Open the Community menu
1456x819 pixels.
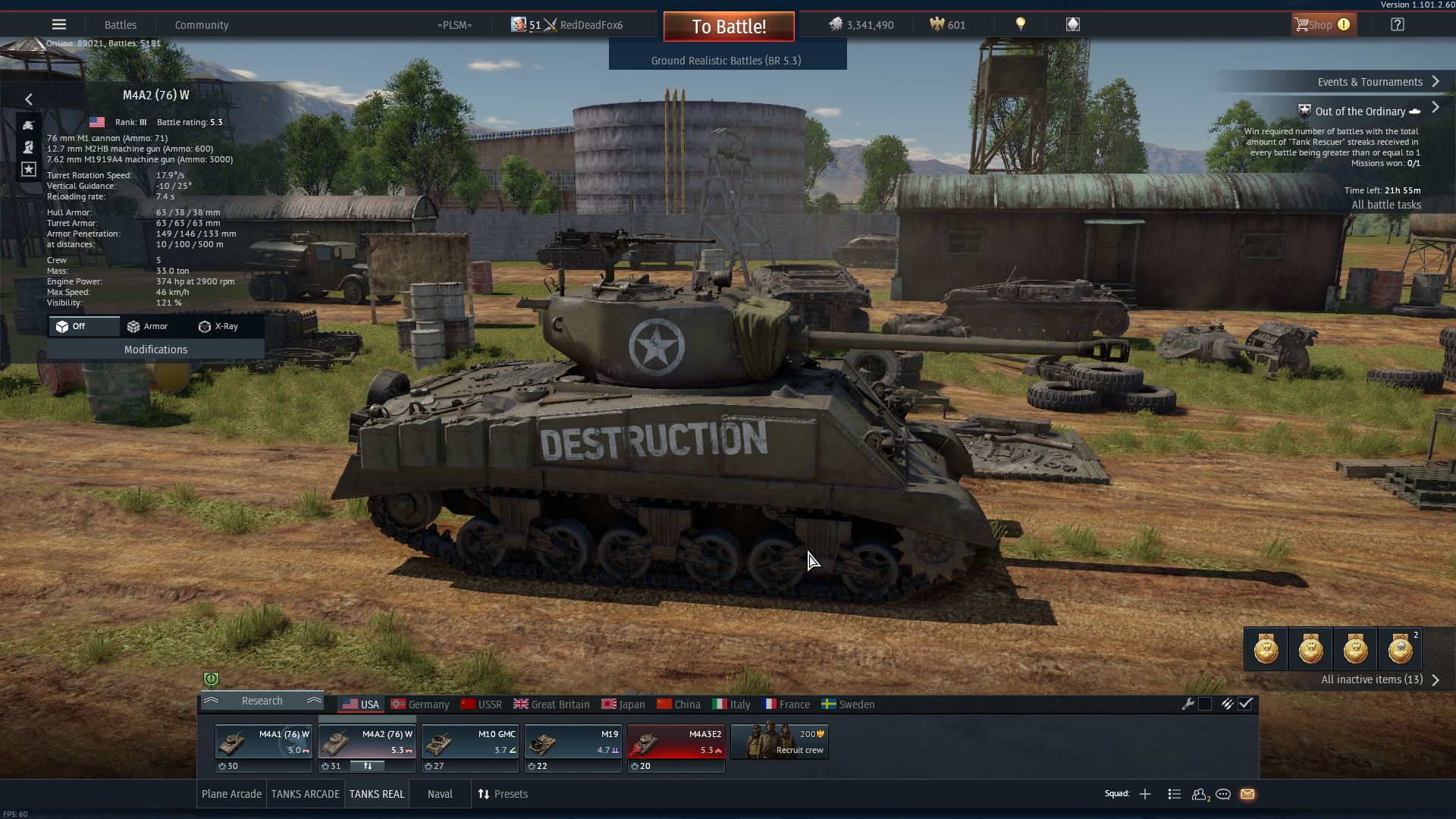click(202, 25)
